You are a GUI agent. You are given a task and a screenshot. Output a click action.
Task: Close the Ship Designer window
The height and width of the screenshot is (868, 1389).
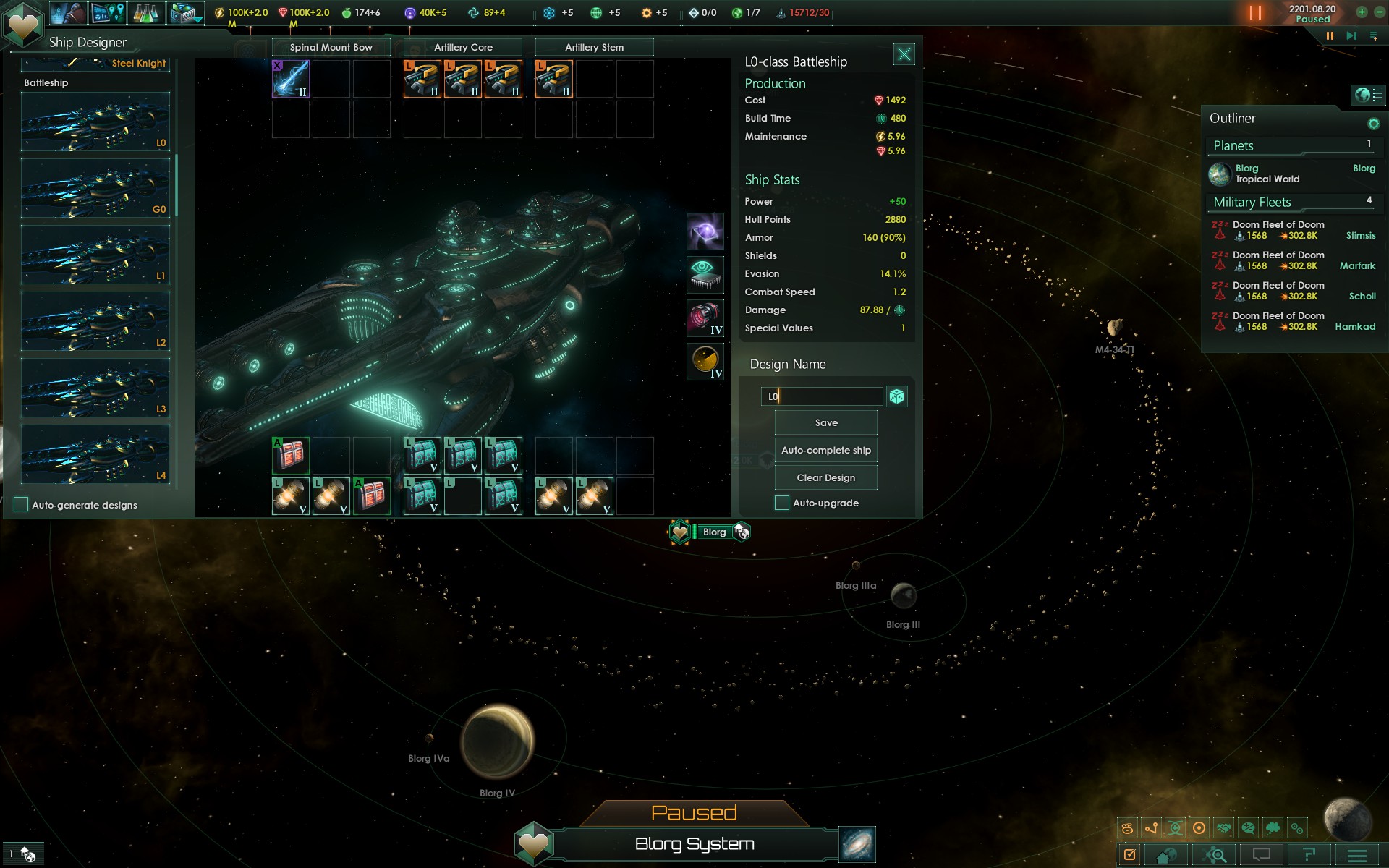[904, 54]
